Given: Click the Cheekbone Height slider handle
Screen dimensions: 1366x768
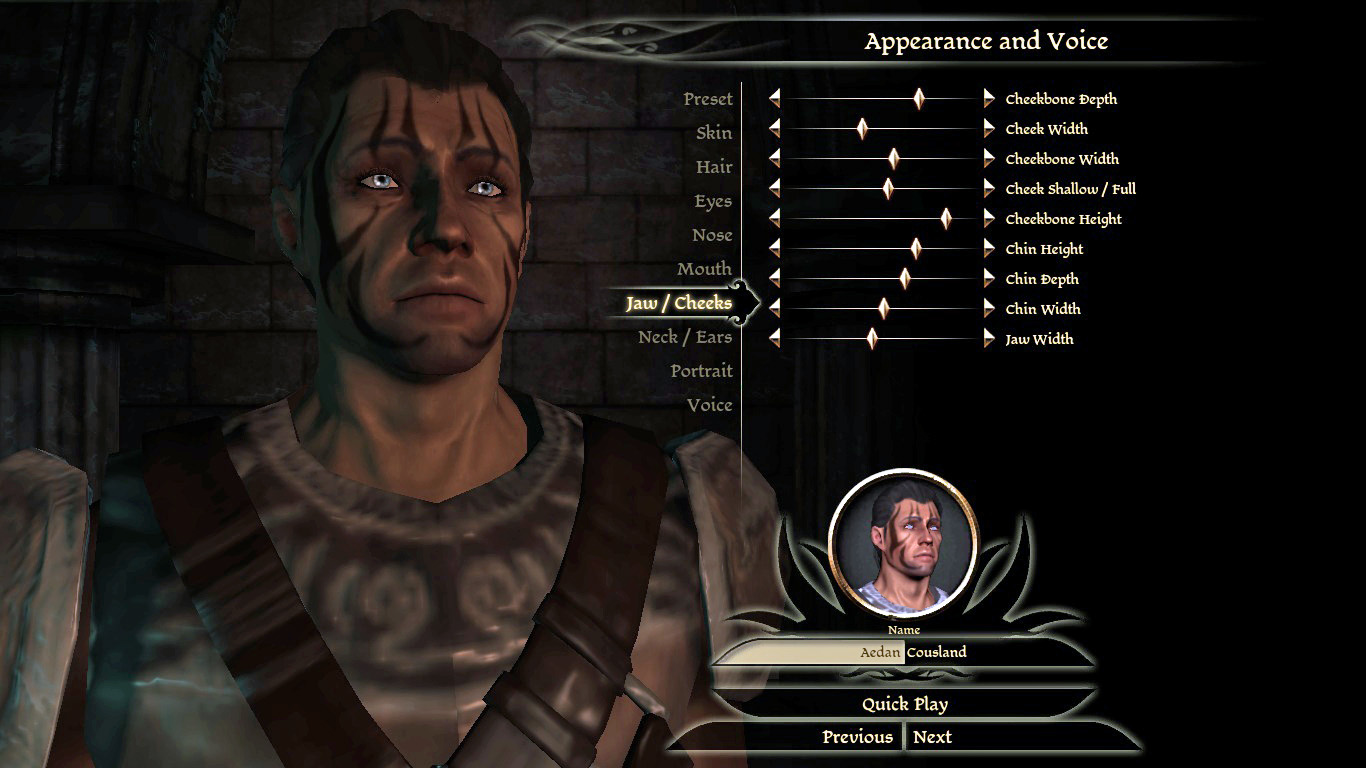Looking at the screenshot, I should click(x=946, y=218).
